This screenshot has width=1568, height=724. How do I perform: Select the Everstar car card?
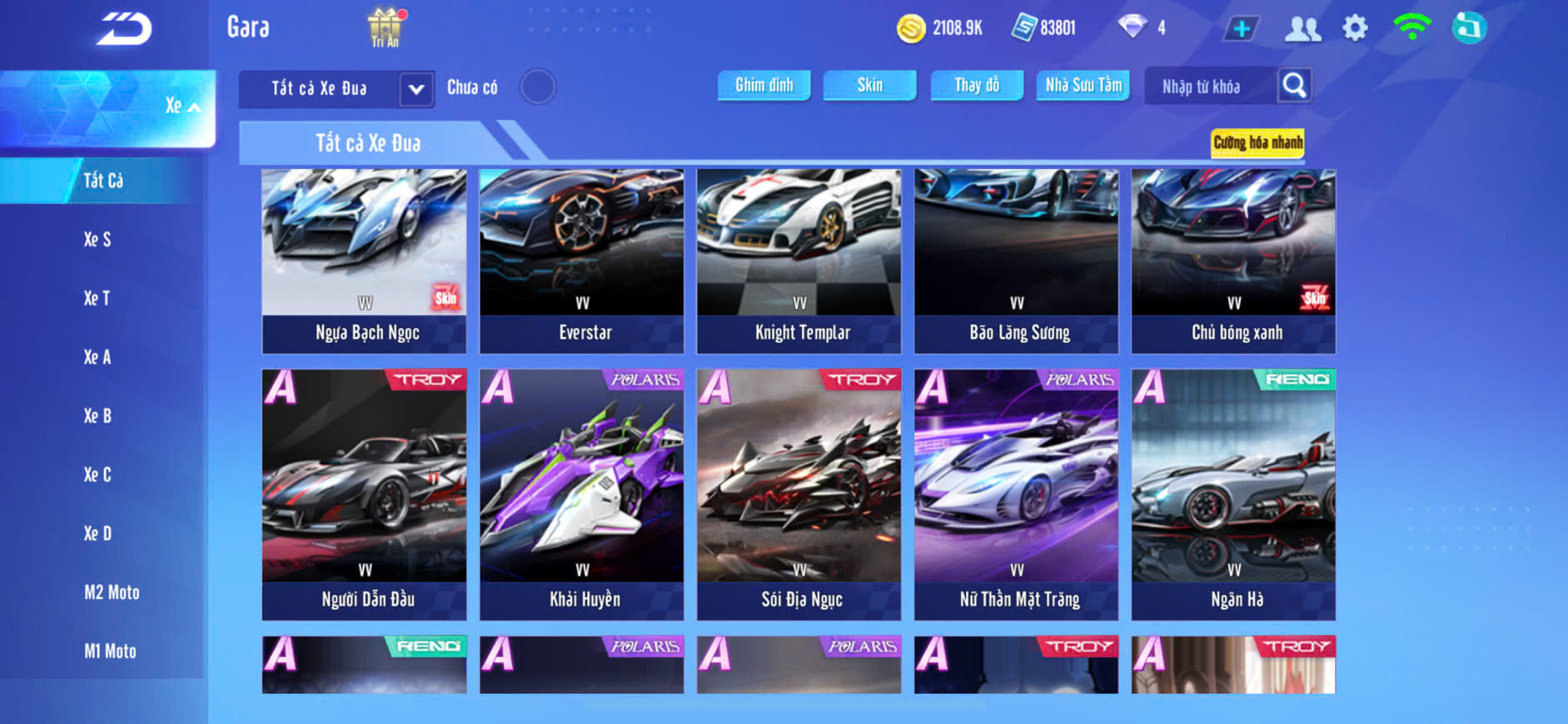tap(581, 261)
